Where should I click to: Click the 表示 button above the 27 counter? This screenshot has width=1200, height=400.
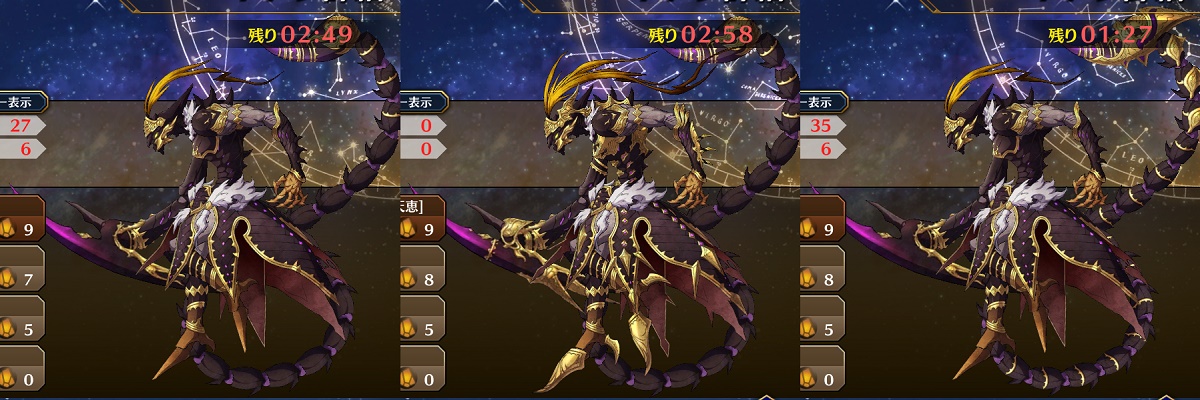(21, 101)
